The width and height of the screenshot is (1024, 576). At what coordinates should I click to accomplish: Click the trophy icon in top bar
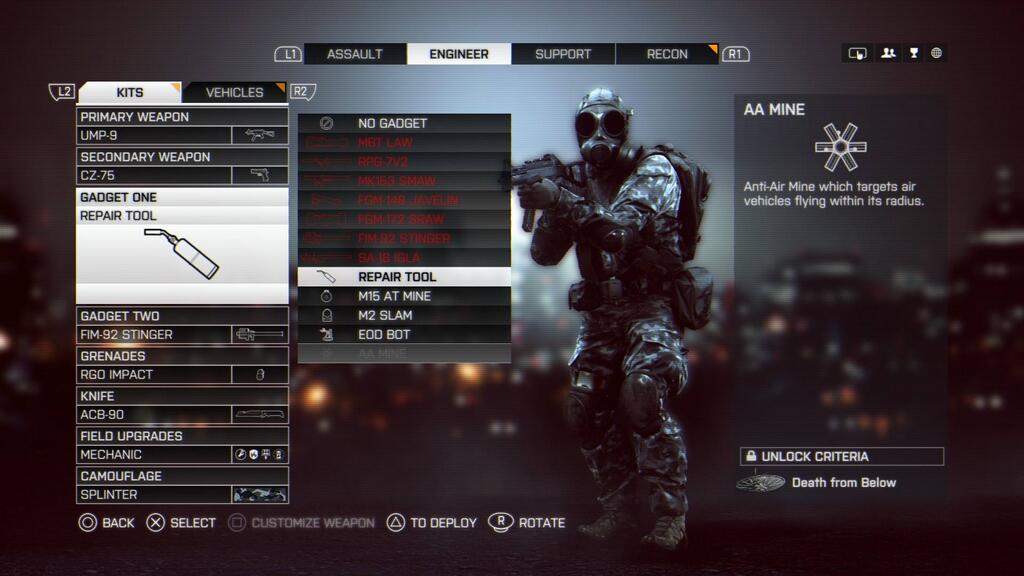tap(912, 54)
